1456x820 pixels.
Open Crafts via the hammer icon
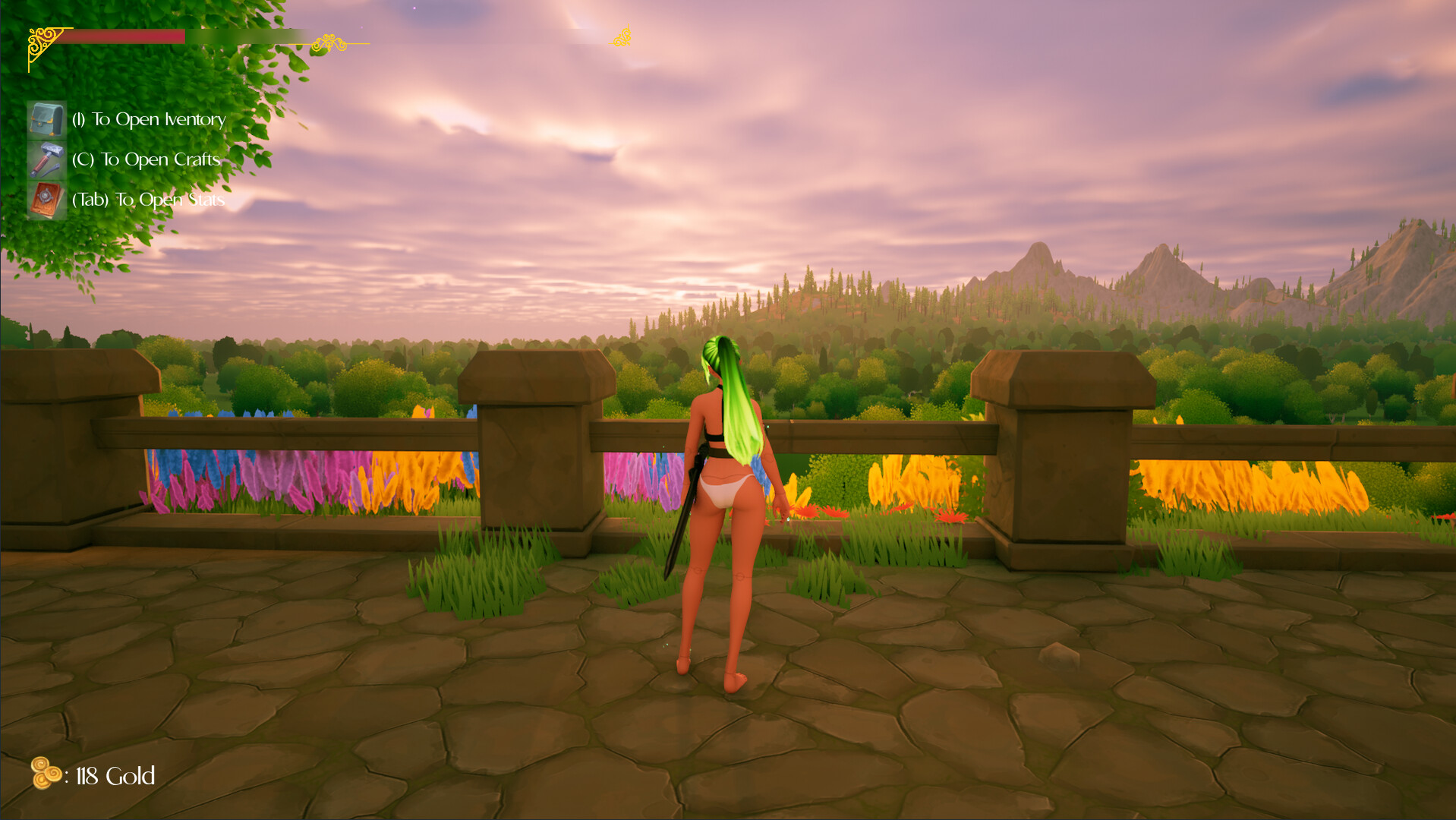click(x=46, y=159)
